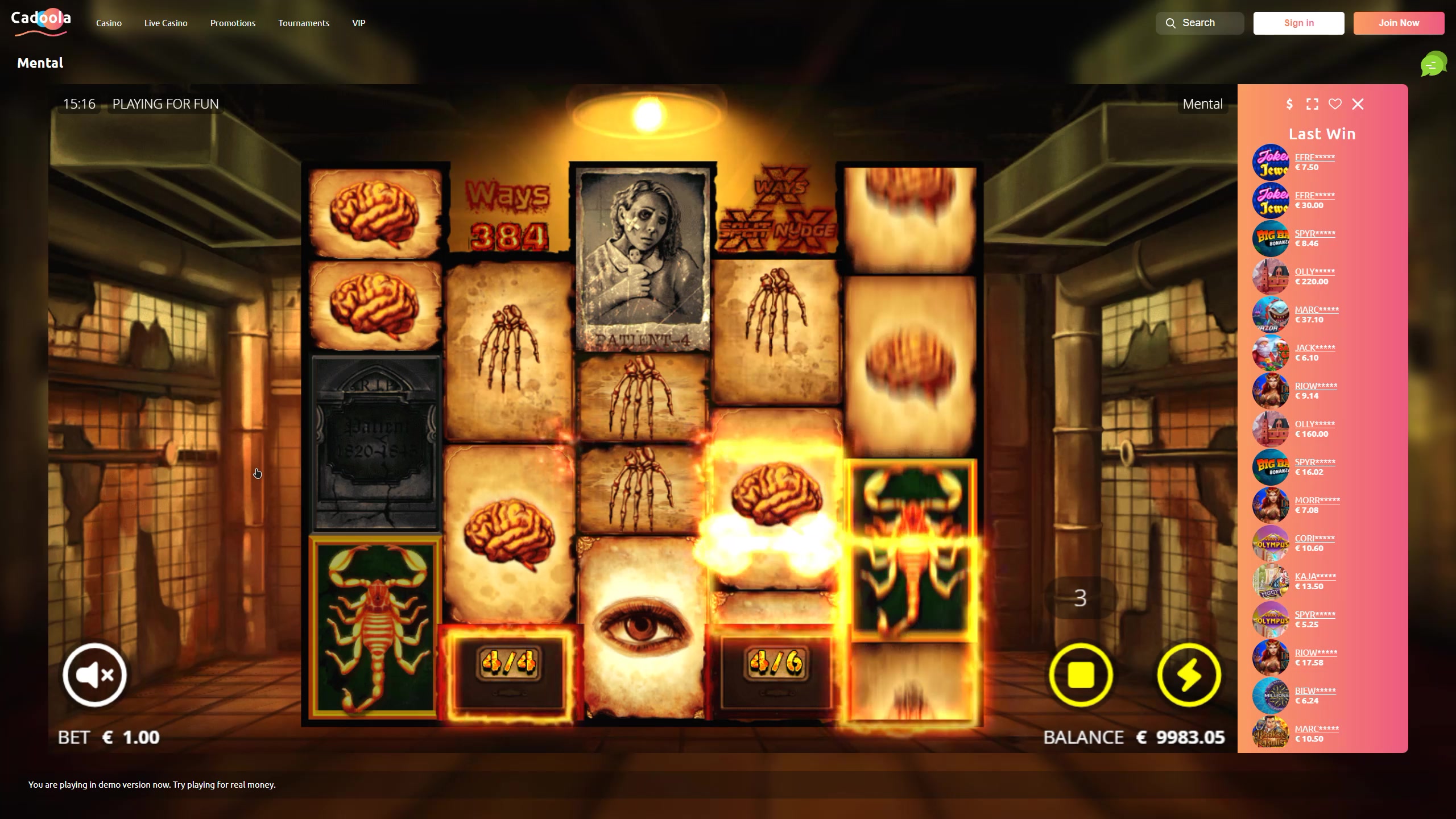1456x819 pixels.
Task: Stop the spinning reels
Action: tap(1081, 675)
